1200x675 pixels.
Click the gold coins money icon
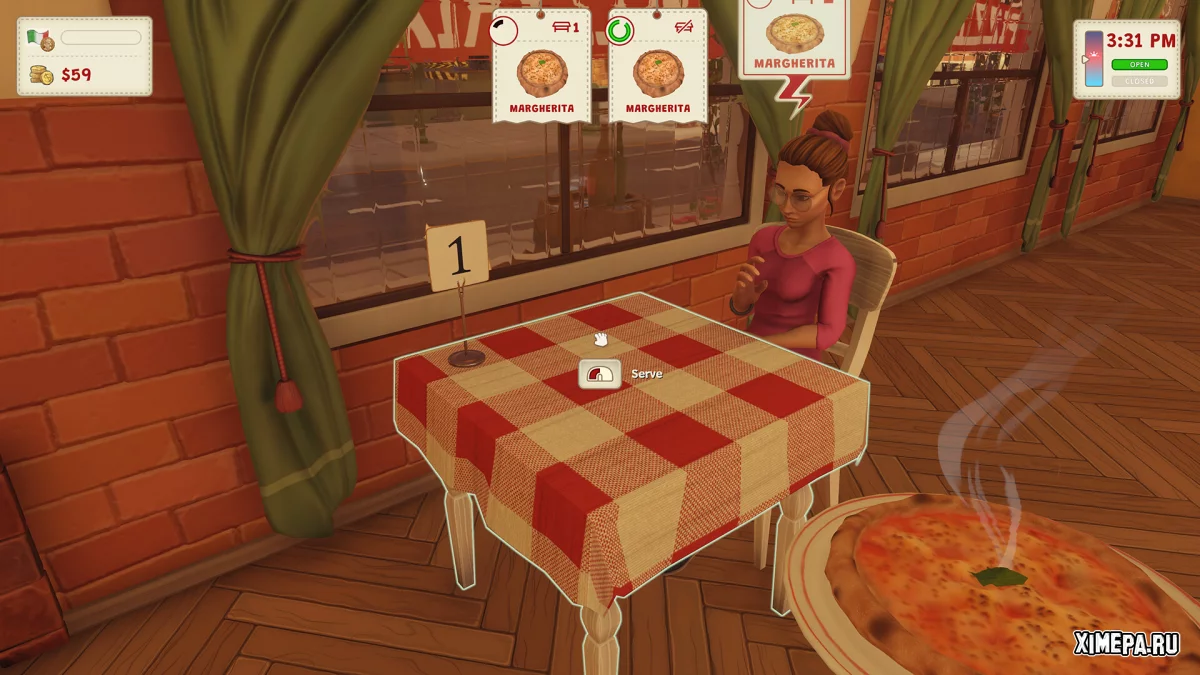tap(41, 74)
